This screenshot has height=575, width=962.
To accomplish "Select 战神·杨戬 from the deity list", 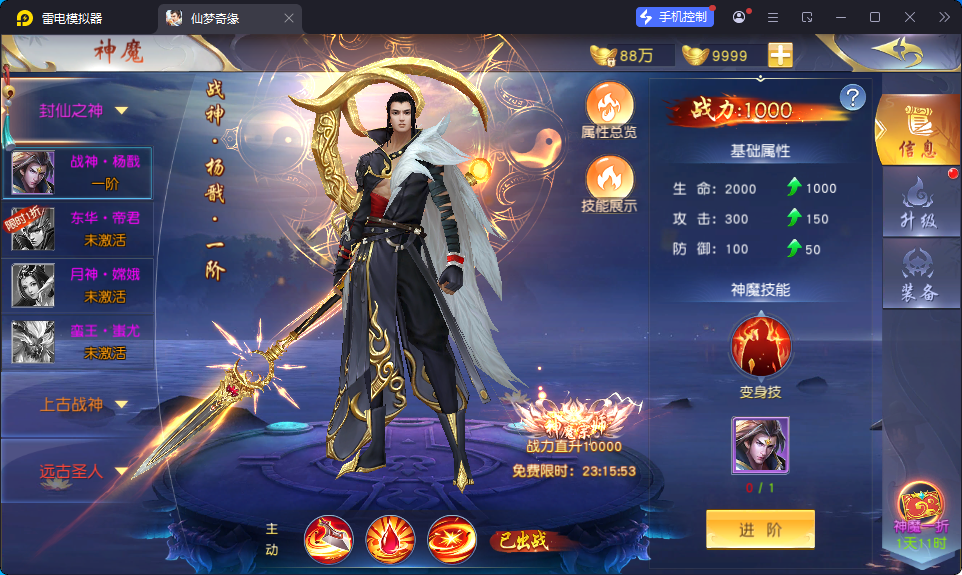I will coord(80,172).
